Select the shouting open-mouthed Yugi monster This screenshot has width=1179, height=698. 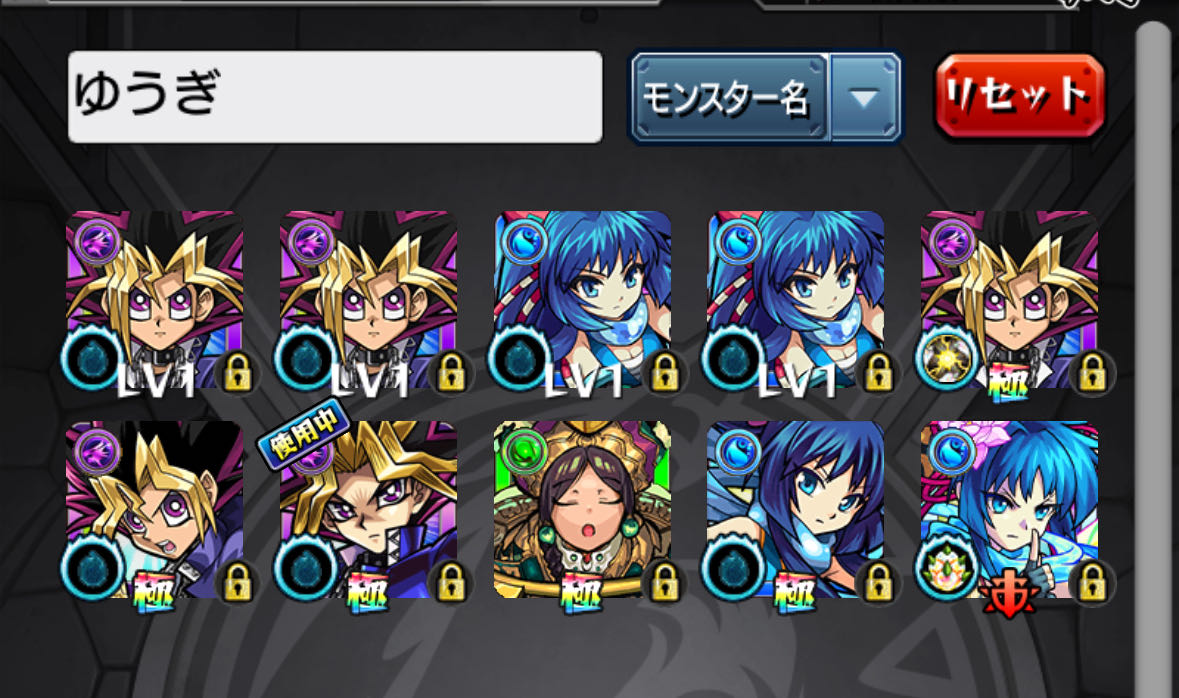(x=154, y=510)
